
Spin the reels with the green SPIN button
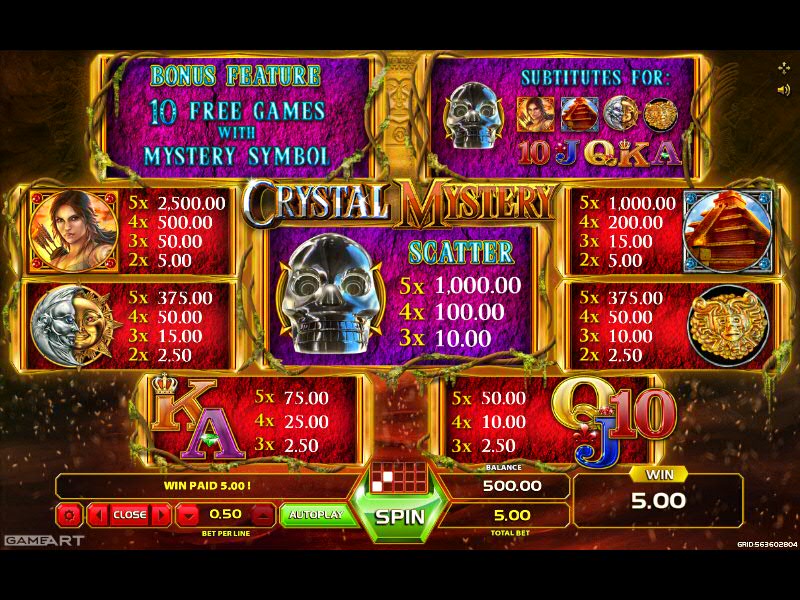tap(400, 517)
